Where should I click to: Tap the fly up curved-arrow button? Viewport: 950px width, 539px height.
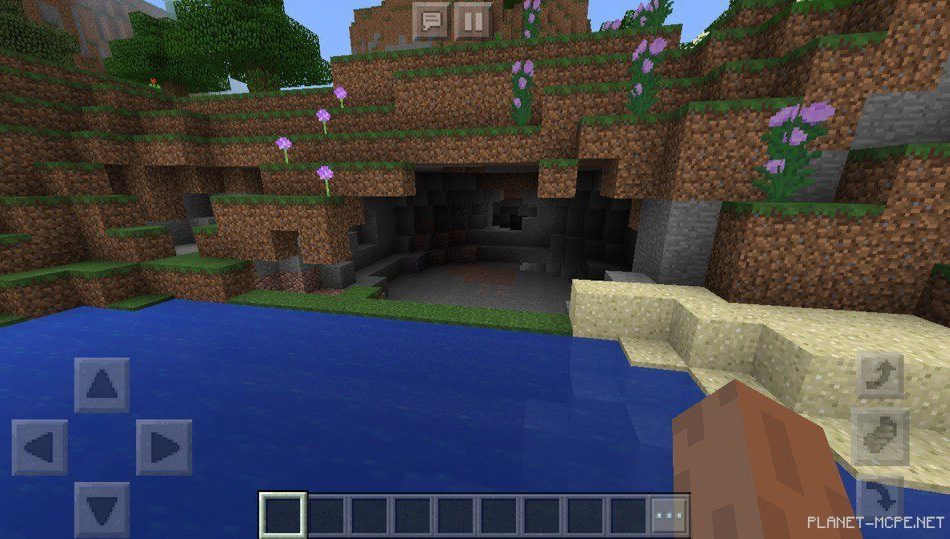880,376
